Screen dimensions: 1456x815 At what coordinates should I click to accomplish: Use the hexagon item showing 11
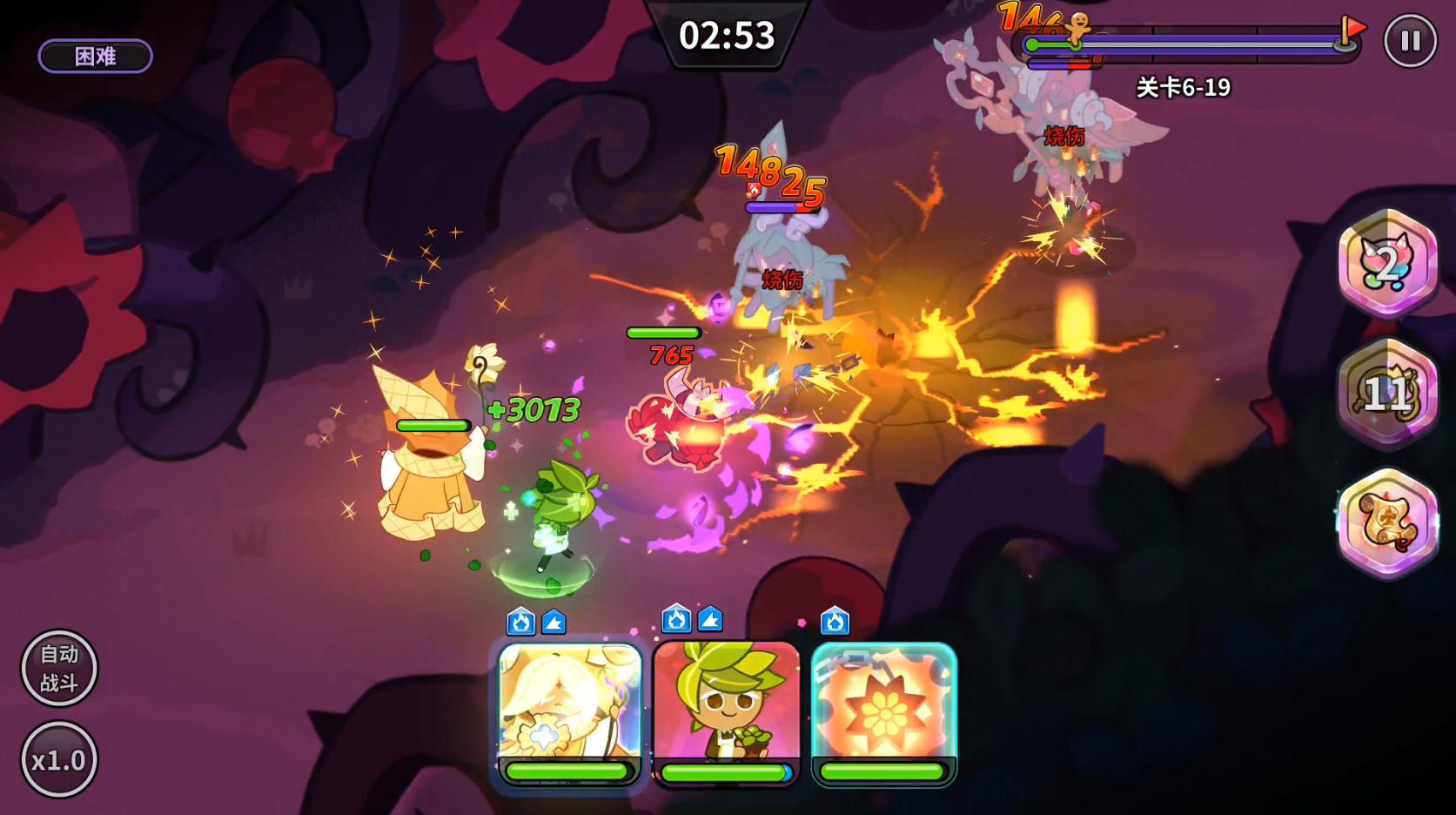pyautogui.click(x=1387, y=393)
